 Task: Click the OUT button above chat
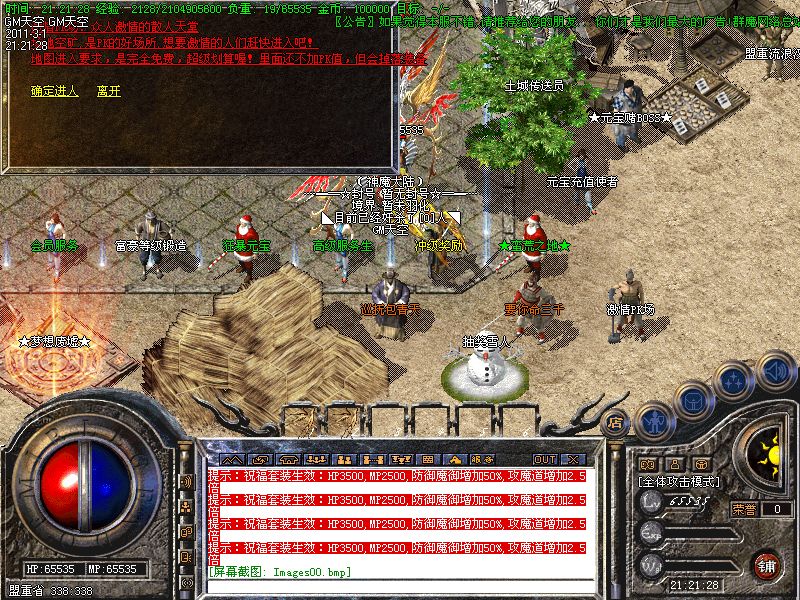coord(544,459)
